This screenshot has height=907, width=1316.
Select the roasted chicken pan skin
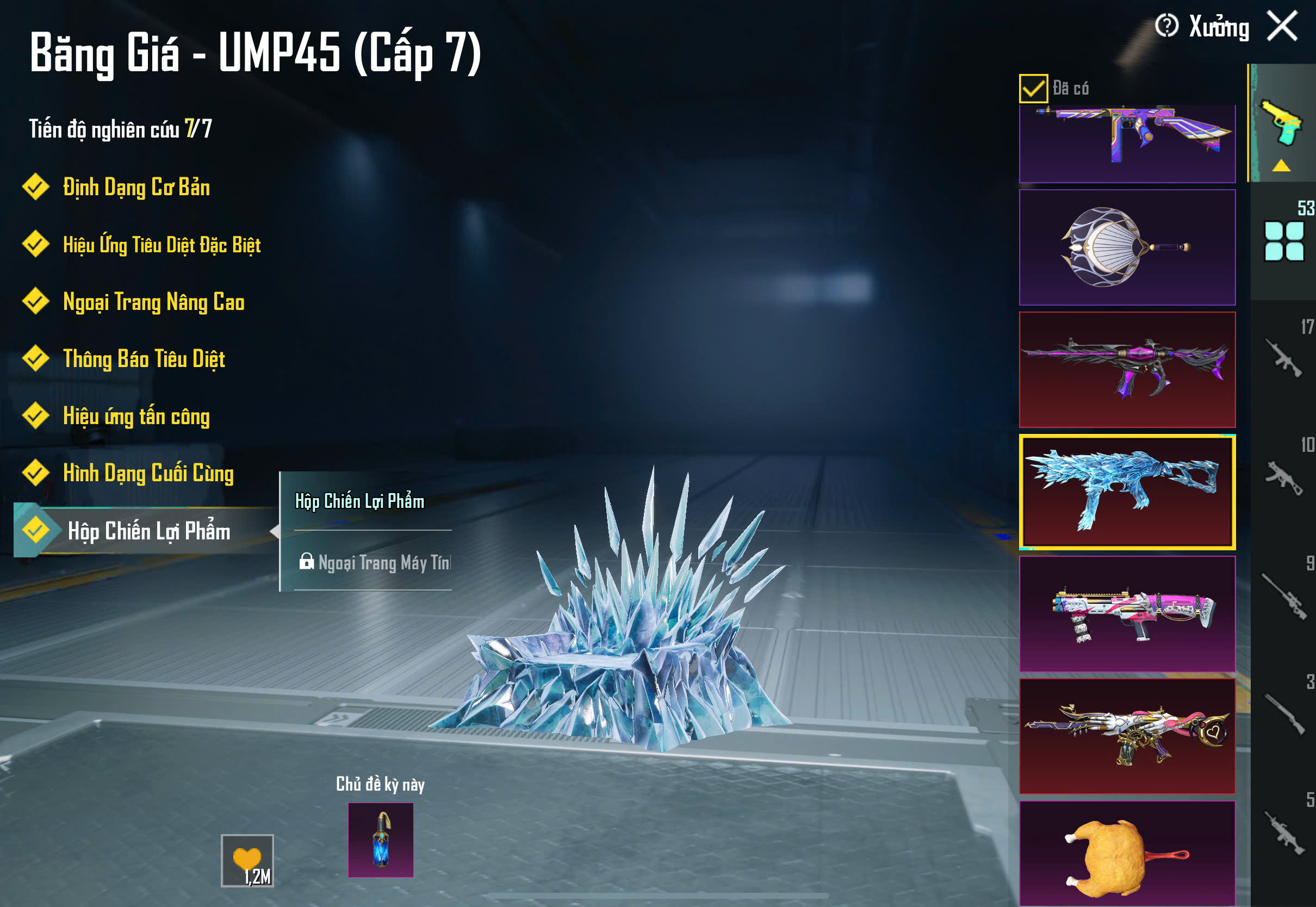(x=1127, y=853)
